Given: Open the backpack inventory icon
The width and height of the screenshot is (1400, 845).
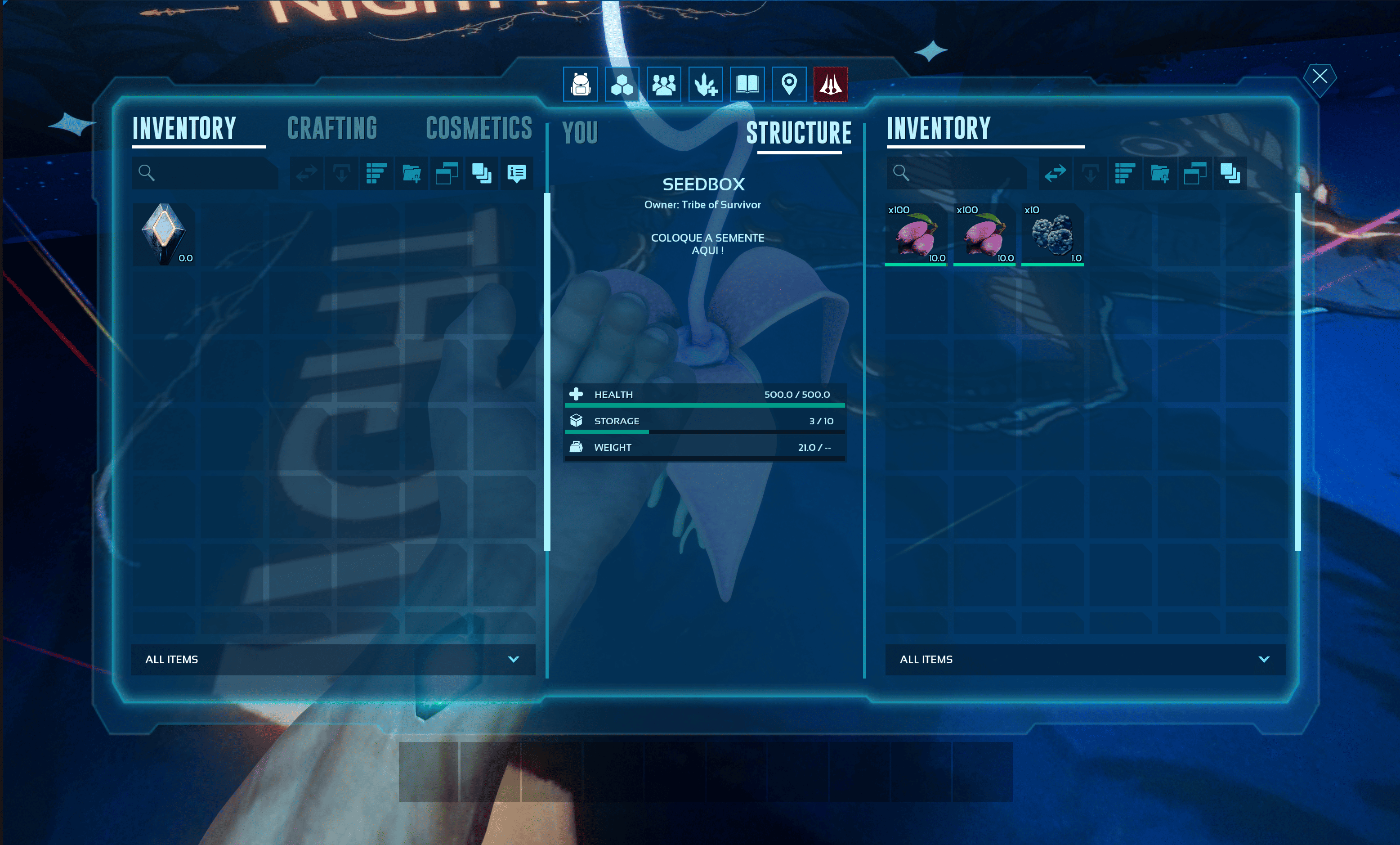Looking at the screenshot, I should click(580, 85).
